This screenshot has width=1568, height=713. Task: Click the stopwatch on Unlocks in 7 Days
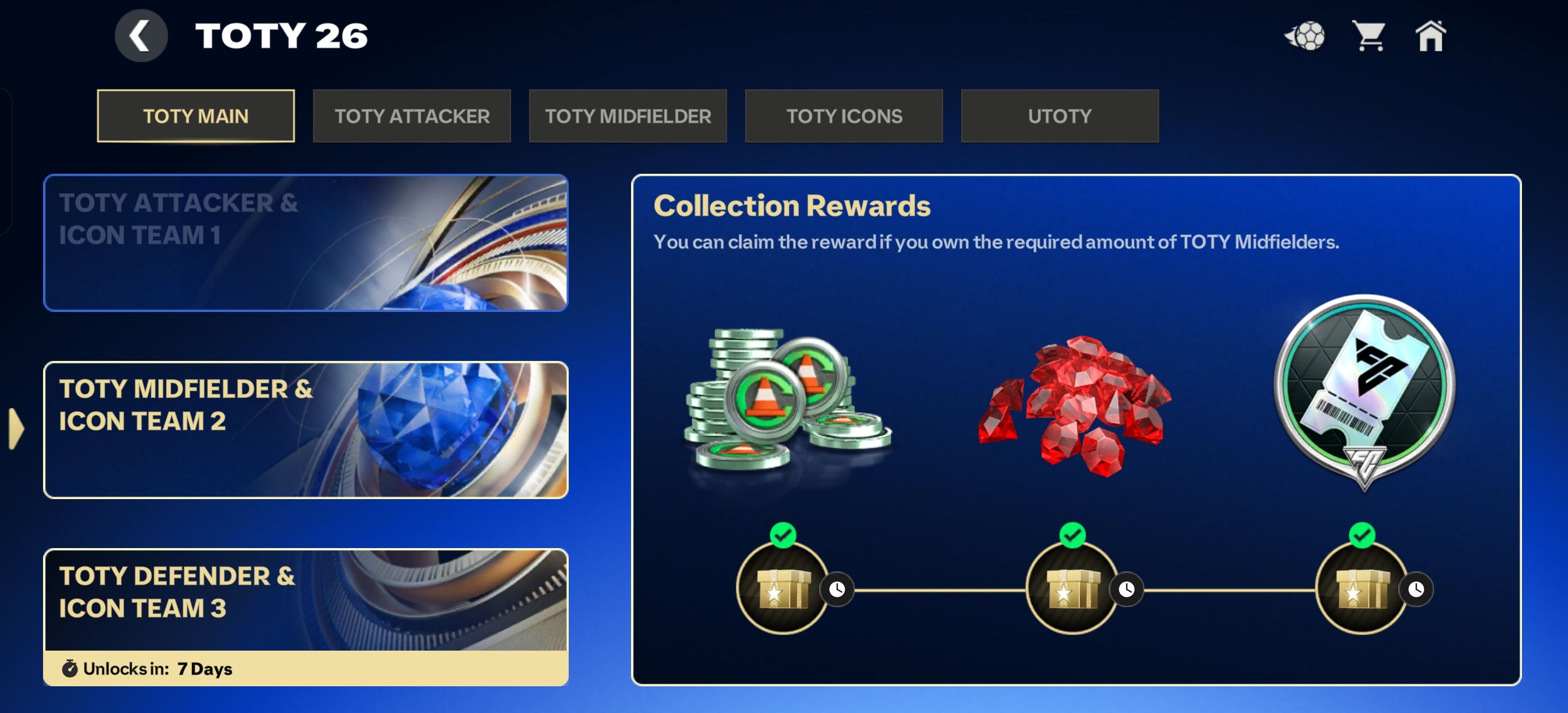click(x=72, y=667)
